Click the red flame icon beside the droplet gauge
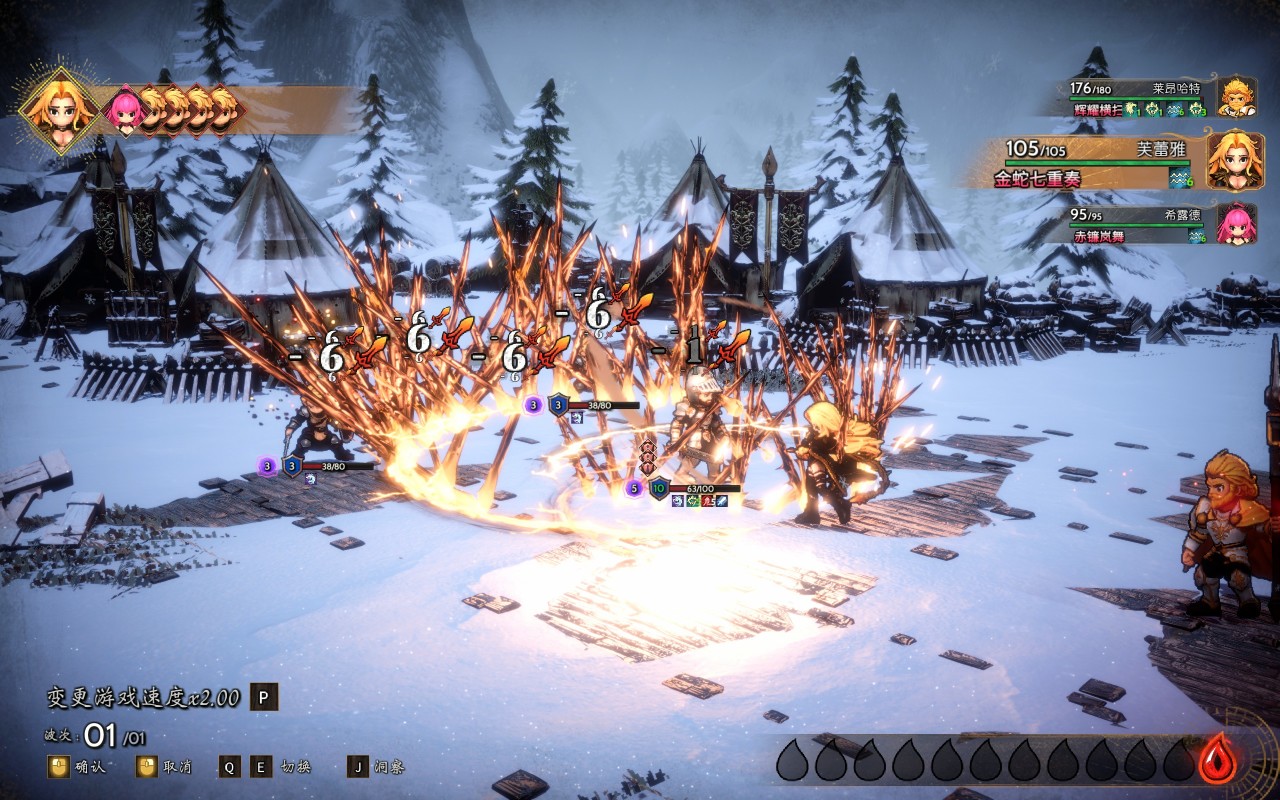 1217,759
